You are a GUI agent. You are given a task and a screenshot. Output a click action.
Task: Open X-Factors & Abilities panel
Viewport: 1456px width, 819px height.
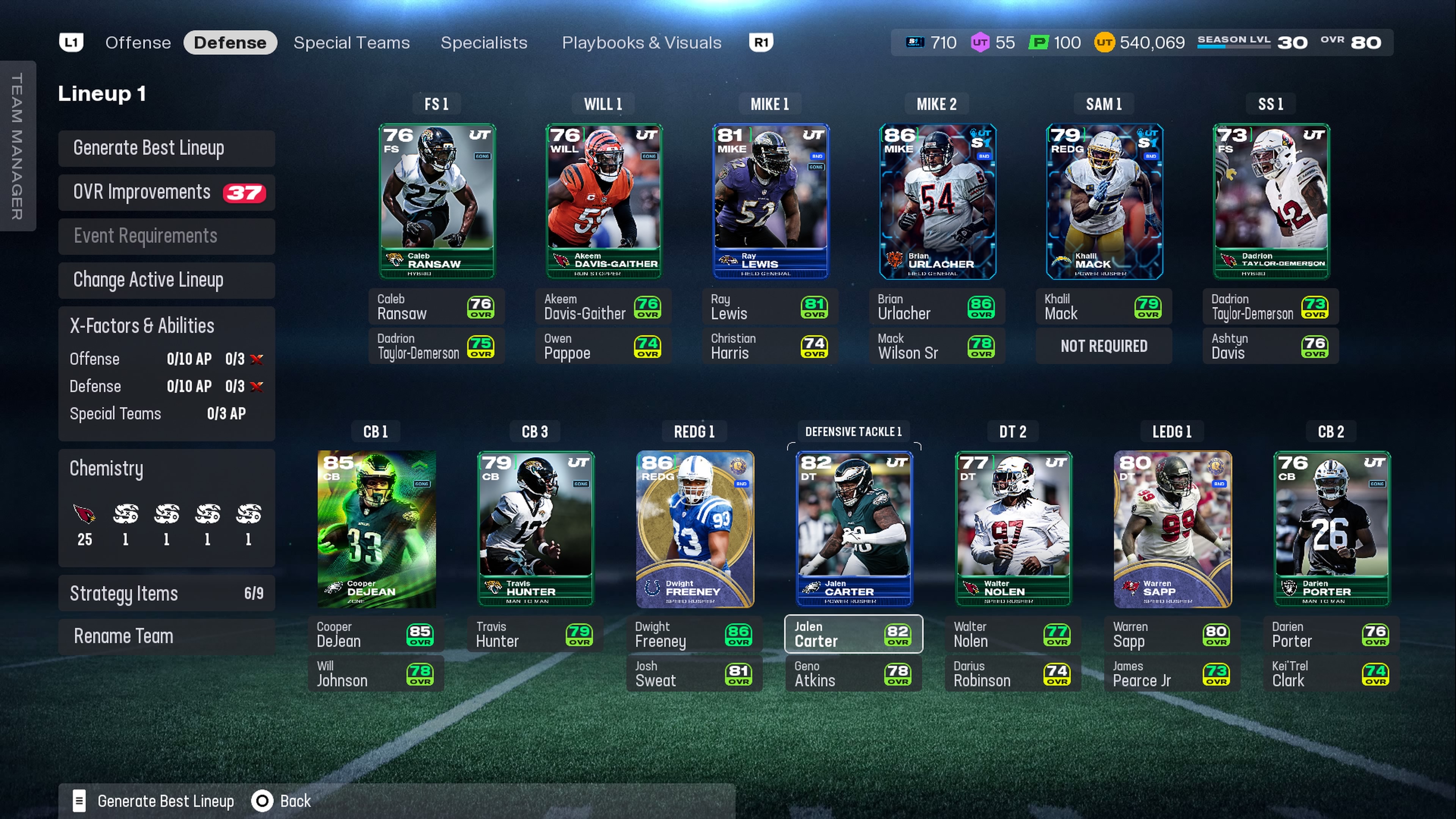tap(166, 326)
